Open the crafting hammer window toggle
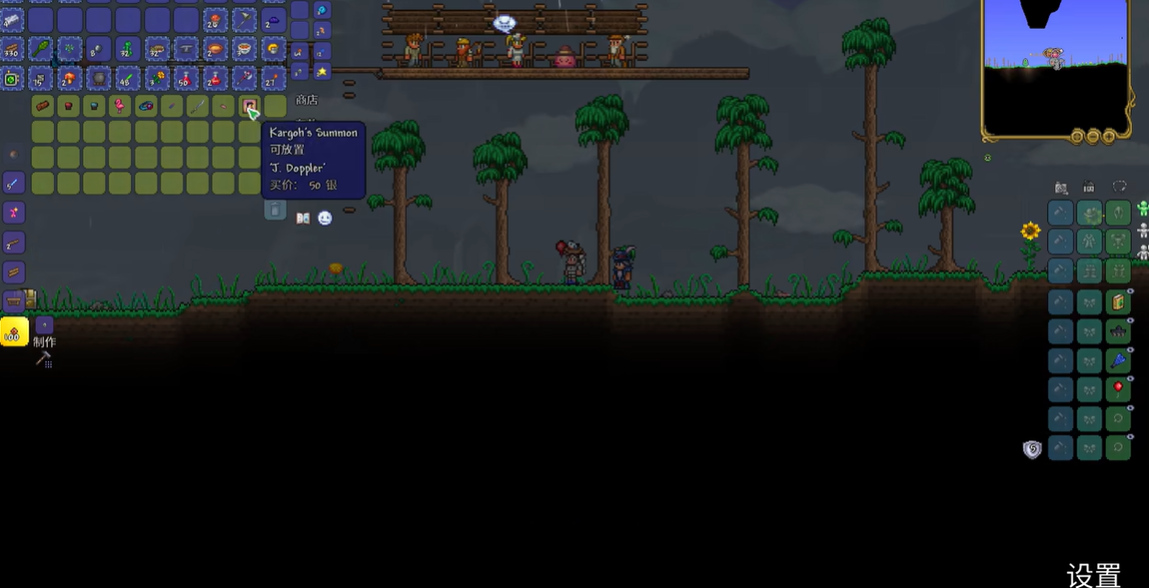This screenshot has height=588, width=1149. point(43,359)
